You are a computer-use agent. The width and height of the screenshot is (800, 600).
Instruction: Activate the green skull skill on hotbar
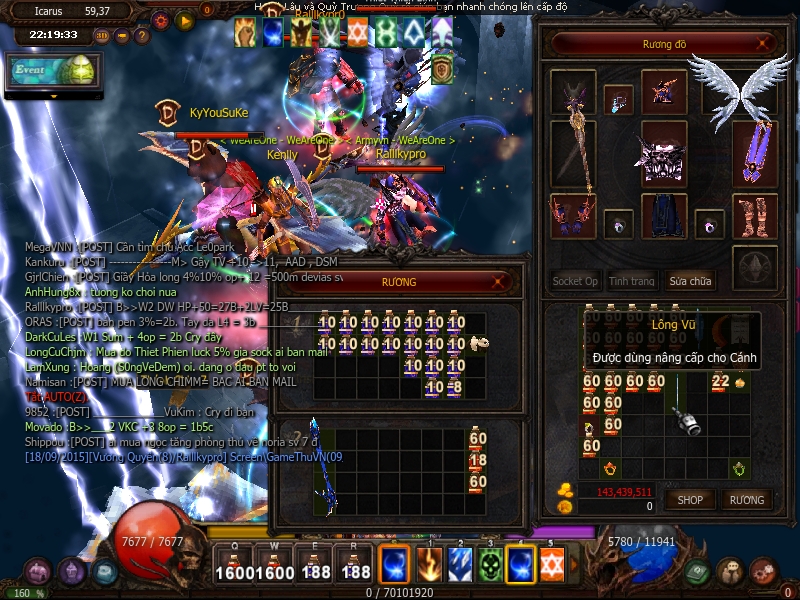pyautogui.click(x=489, y=564)
